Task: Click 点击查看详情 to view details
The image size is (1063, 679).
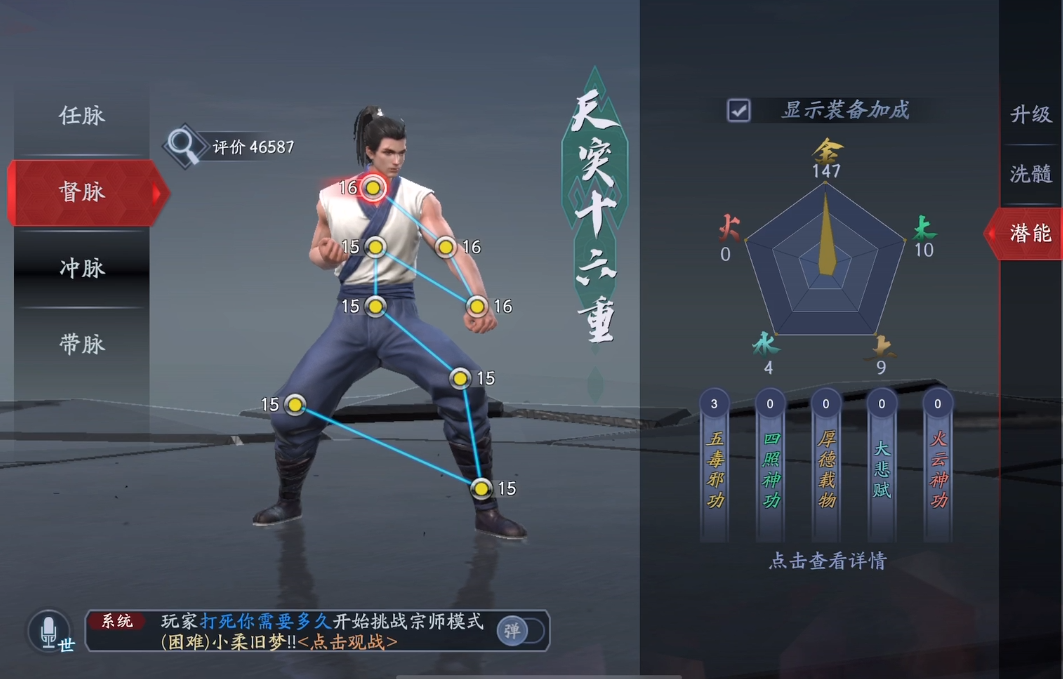Action: pyautogui.click(x=826, y=561)
